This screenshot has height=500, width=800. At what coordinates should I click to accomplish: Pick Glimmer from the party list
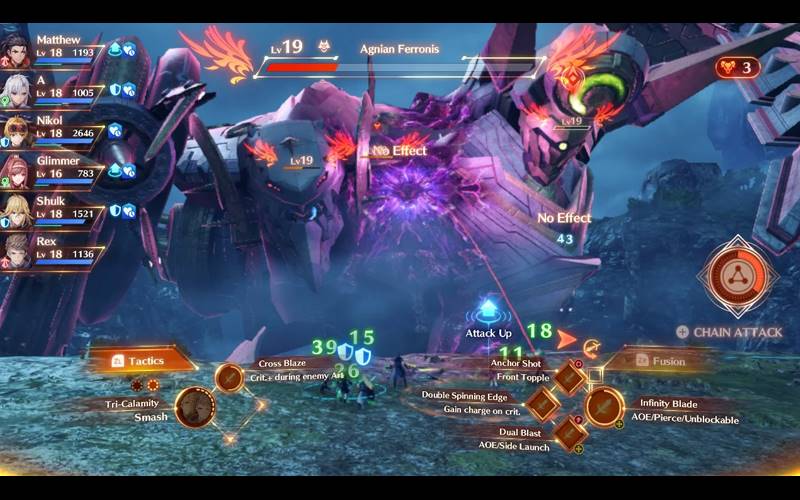(x=17, y=169)
